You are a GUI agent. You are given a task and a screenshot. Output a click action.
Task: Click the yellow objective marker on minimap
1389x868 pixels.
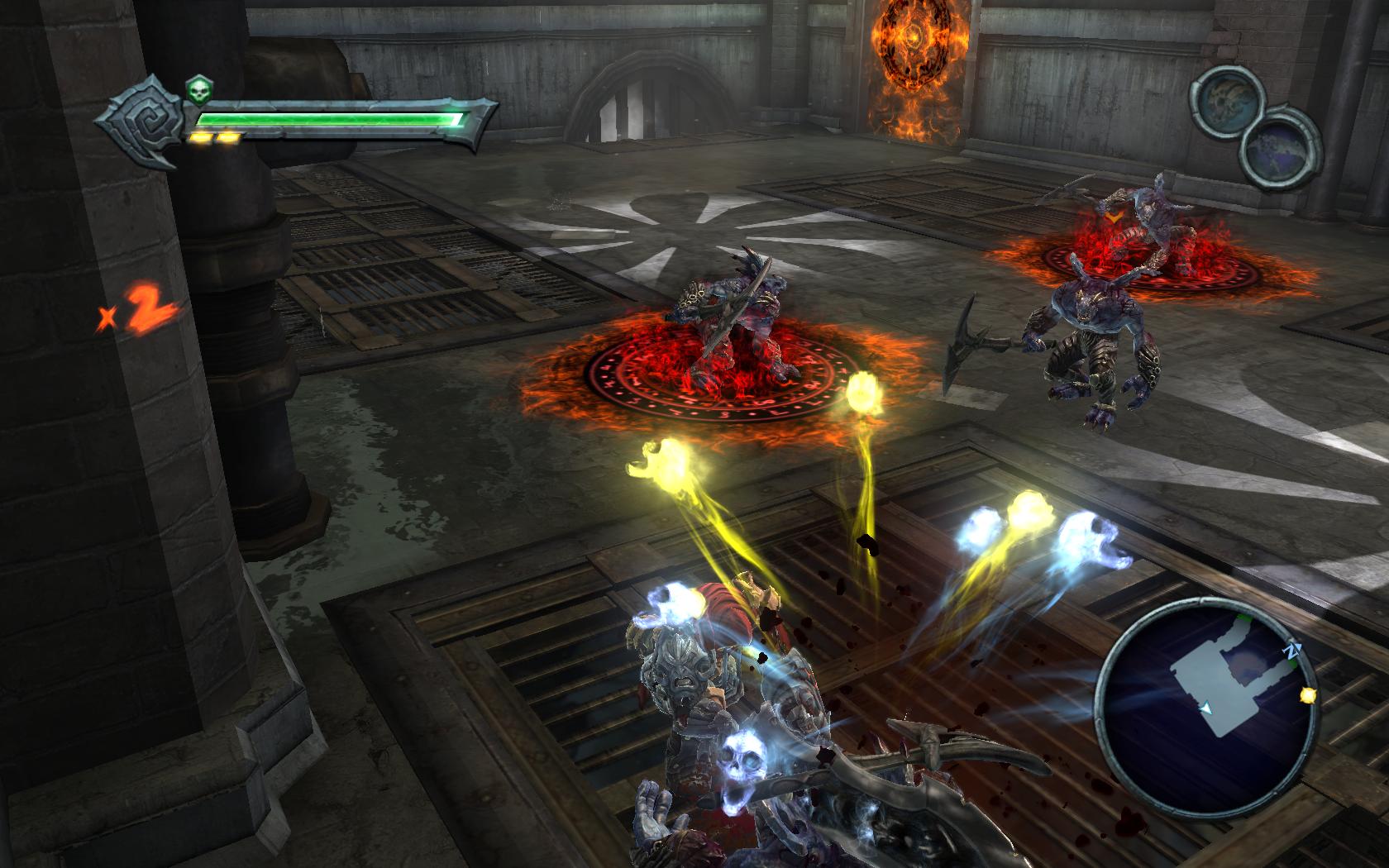(x=1307, y=696)
